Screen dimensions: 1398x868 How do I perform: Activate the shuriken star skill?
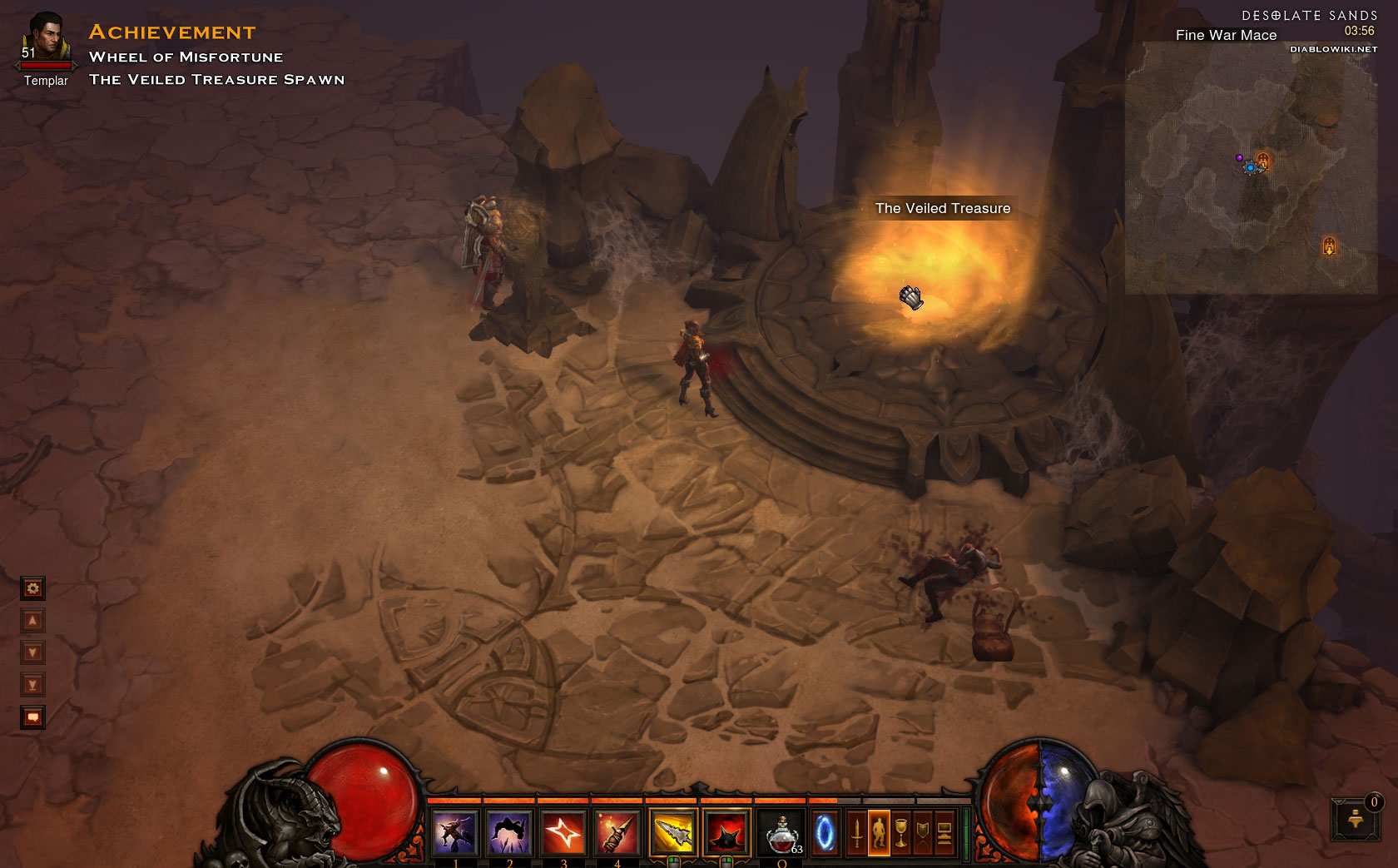(x=563, y=832)
